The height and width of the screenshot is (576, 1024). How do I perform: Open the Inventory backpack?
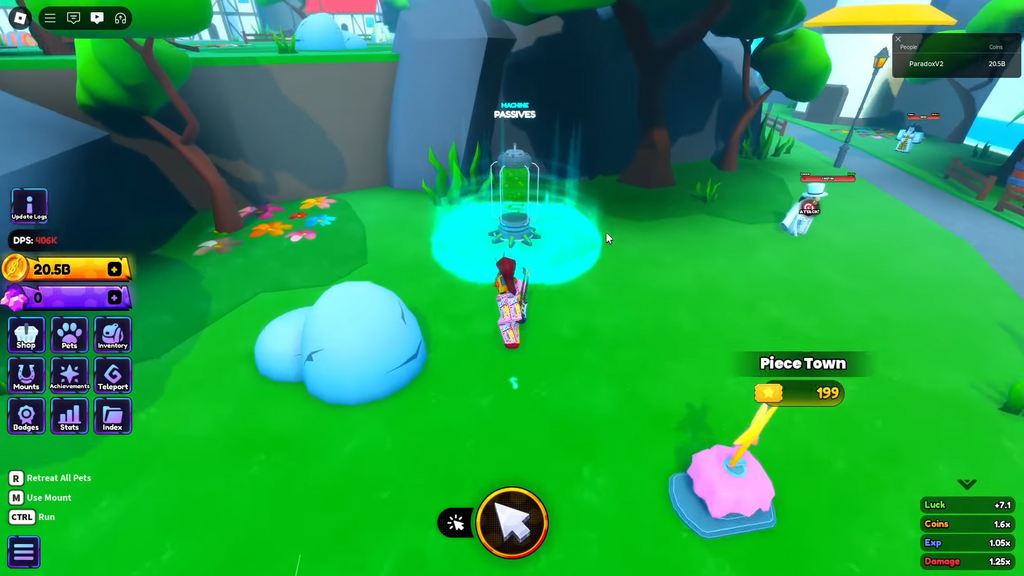coord(112,335)
